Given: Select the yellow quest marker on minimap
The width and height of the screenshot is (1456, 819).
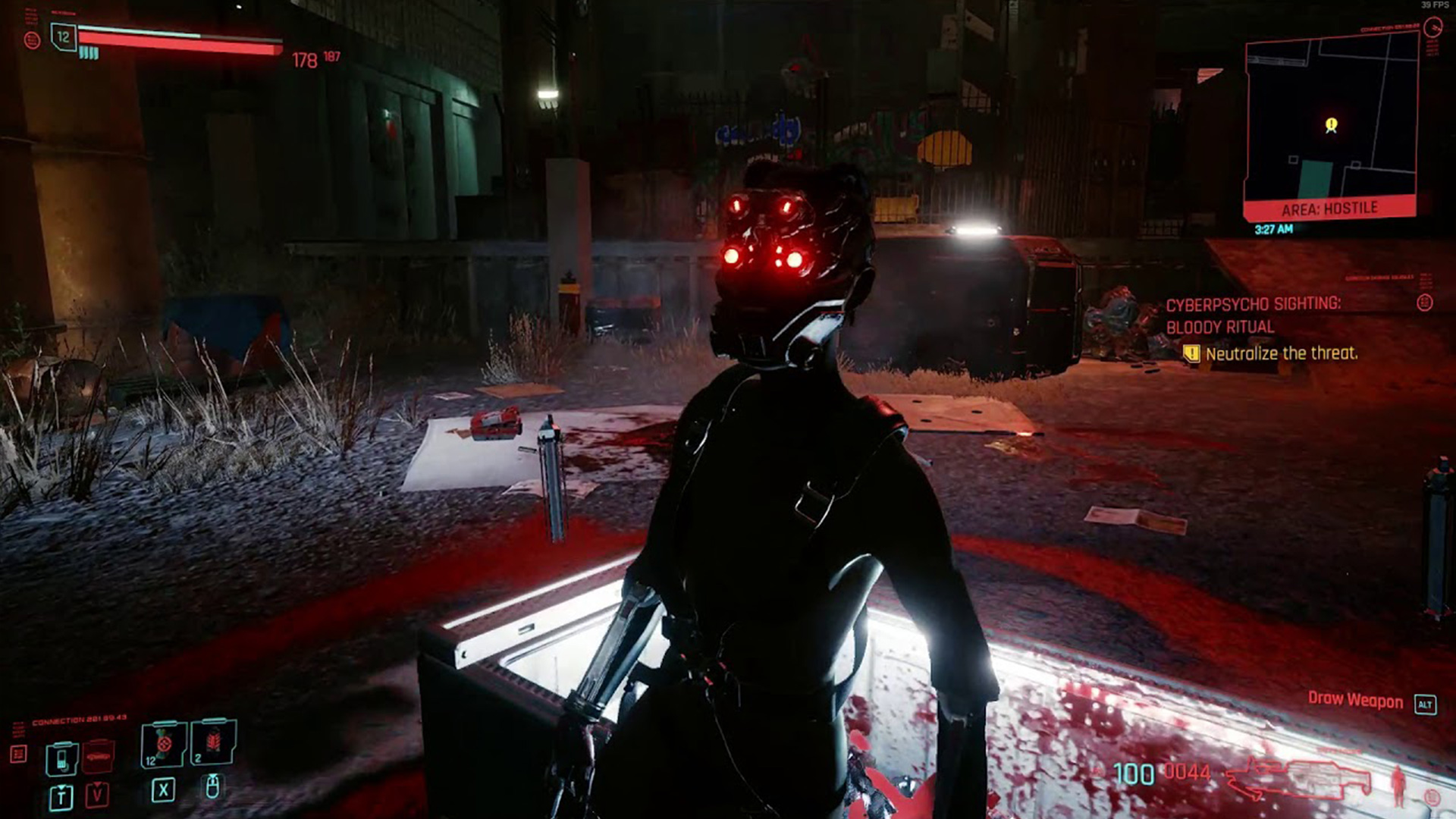Looking at the screenshot, I should pyautogui.click(x=1331, y=124).
